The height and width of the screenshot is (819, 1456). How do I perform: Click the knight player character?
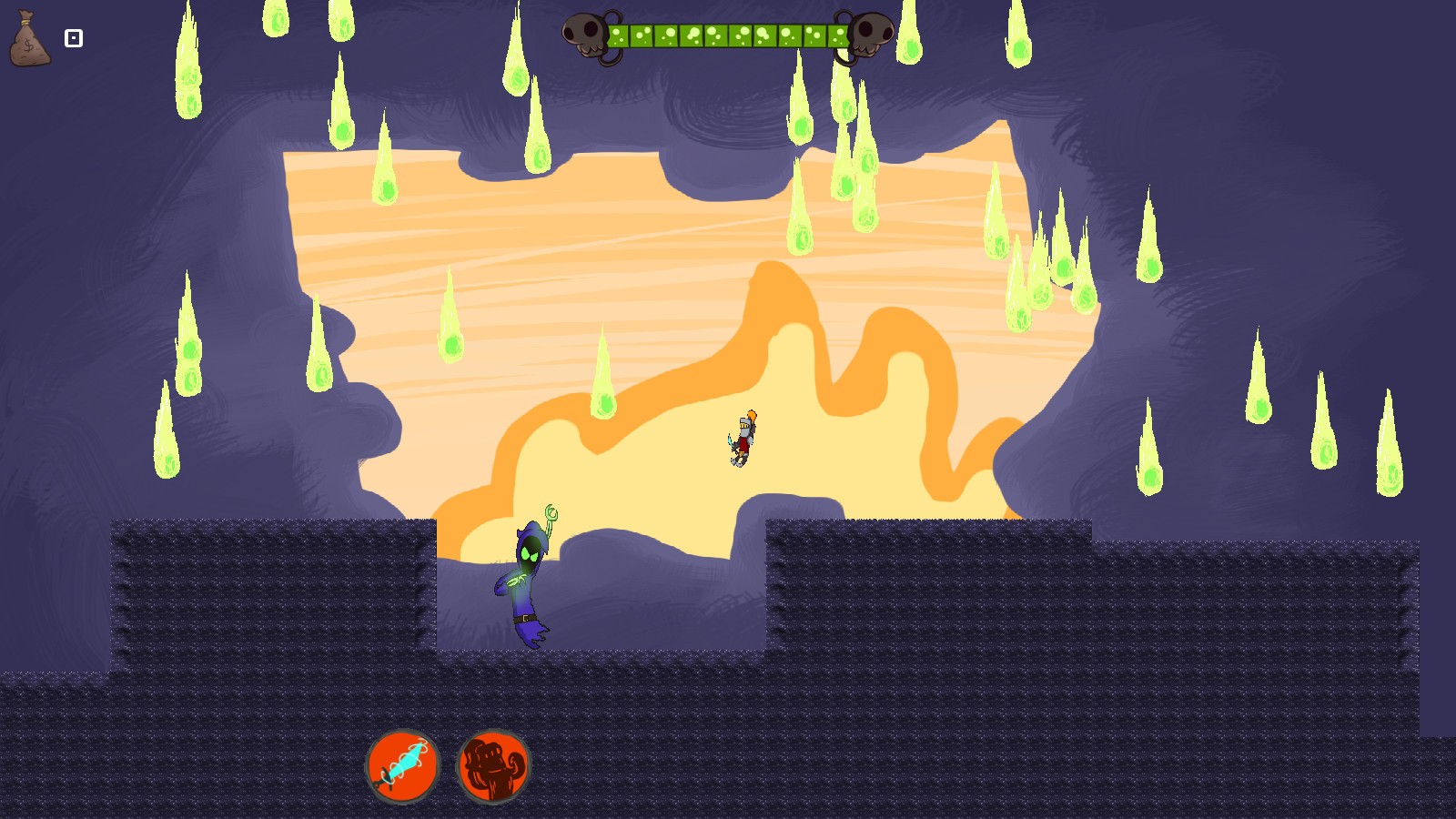click(742, 439)
